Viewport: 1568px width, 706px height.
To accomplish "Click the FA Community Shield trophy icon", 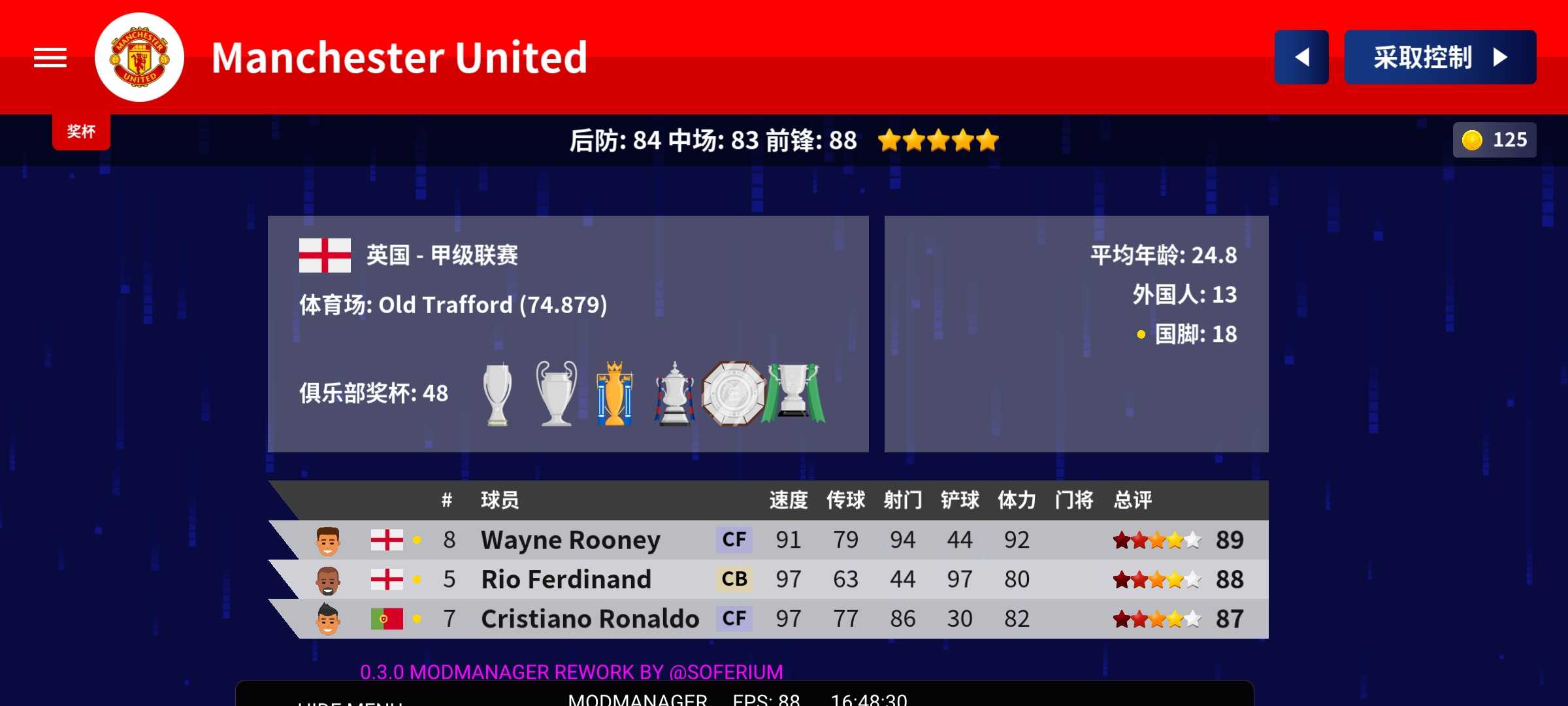I will point(733,394).
